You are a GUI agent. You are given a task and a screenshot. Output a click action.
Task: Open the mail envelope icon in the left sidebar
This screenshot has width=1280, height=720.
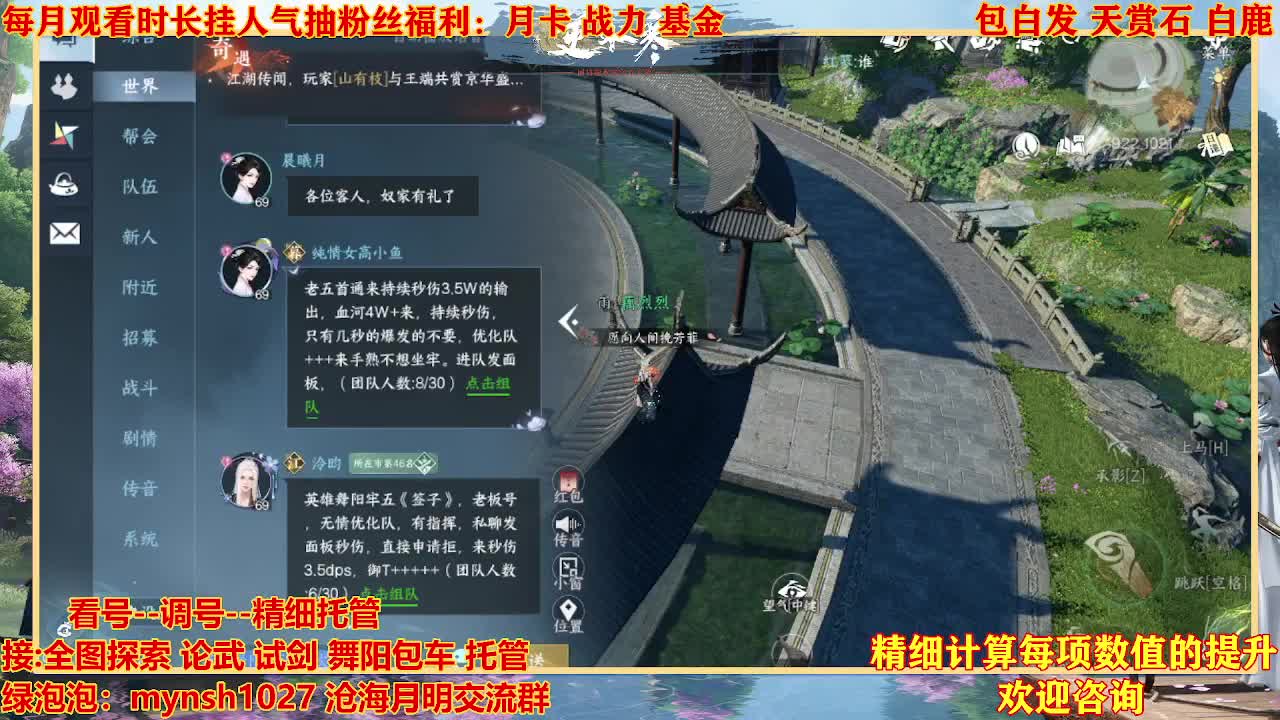(x=65, y=232)
